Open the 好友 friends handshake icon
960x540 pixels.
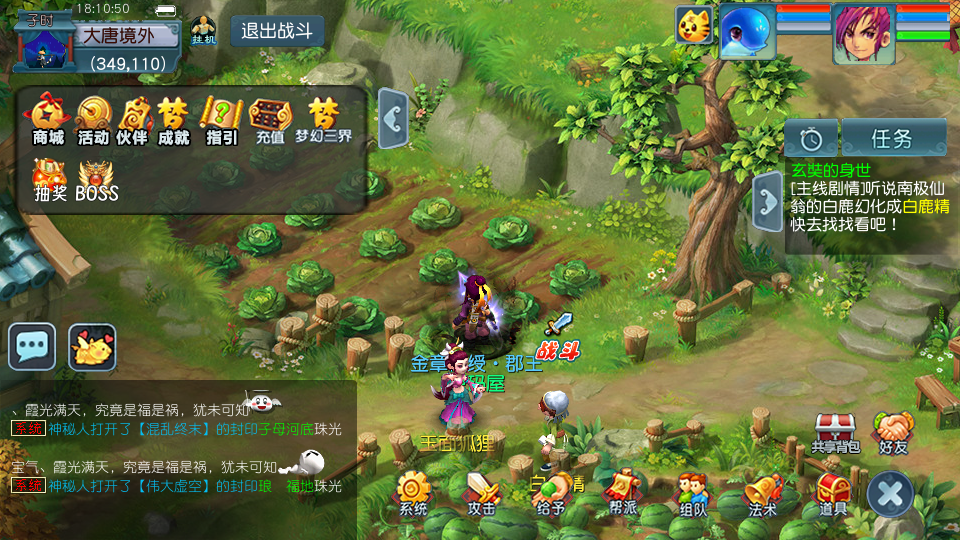[893, 431]
